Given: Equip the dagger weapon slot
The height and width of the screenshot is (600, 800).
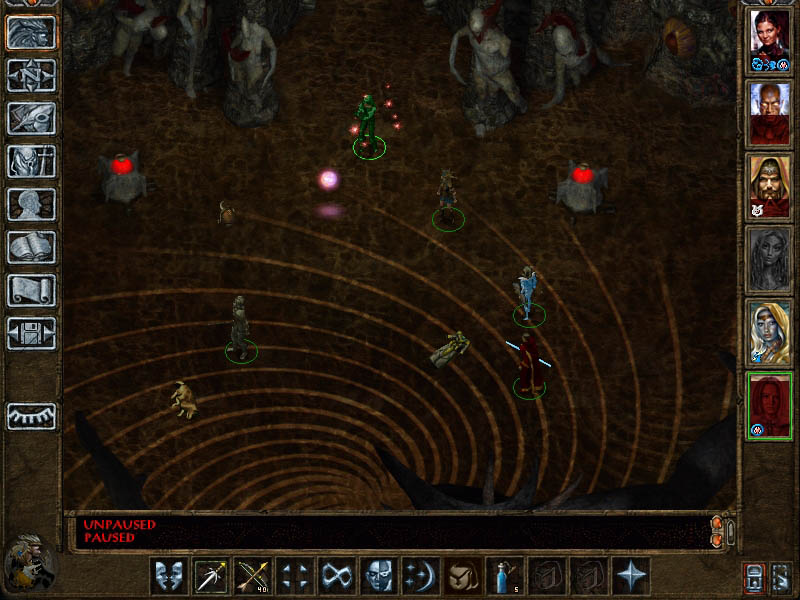Looking at the screenshot, I should pos(210,576).
